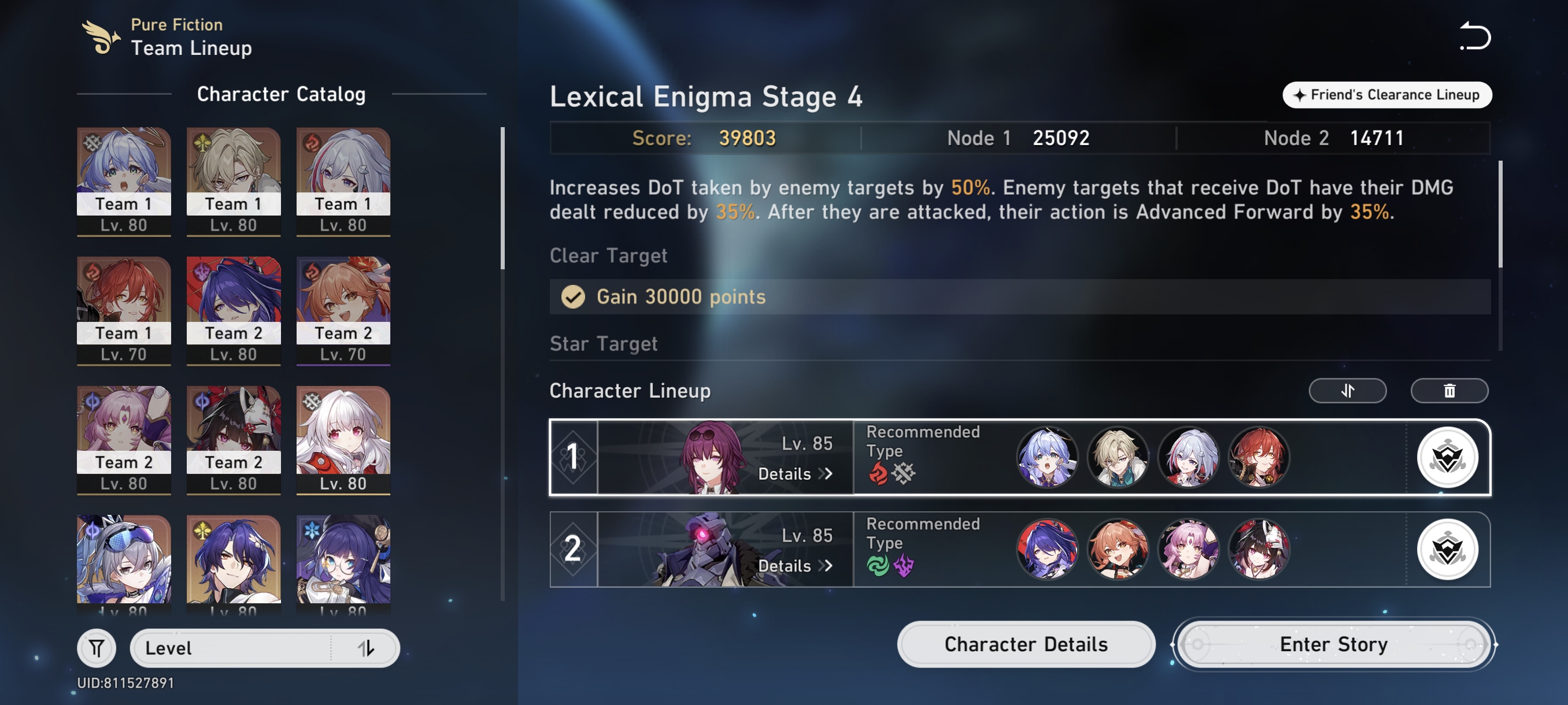Select the Fire recommended type icon for Team 1
1568x705 pixels.
coord(877,474)
